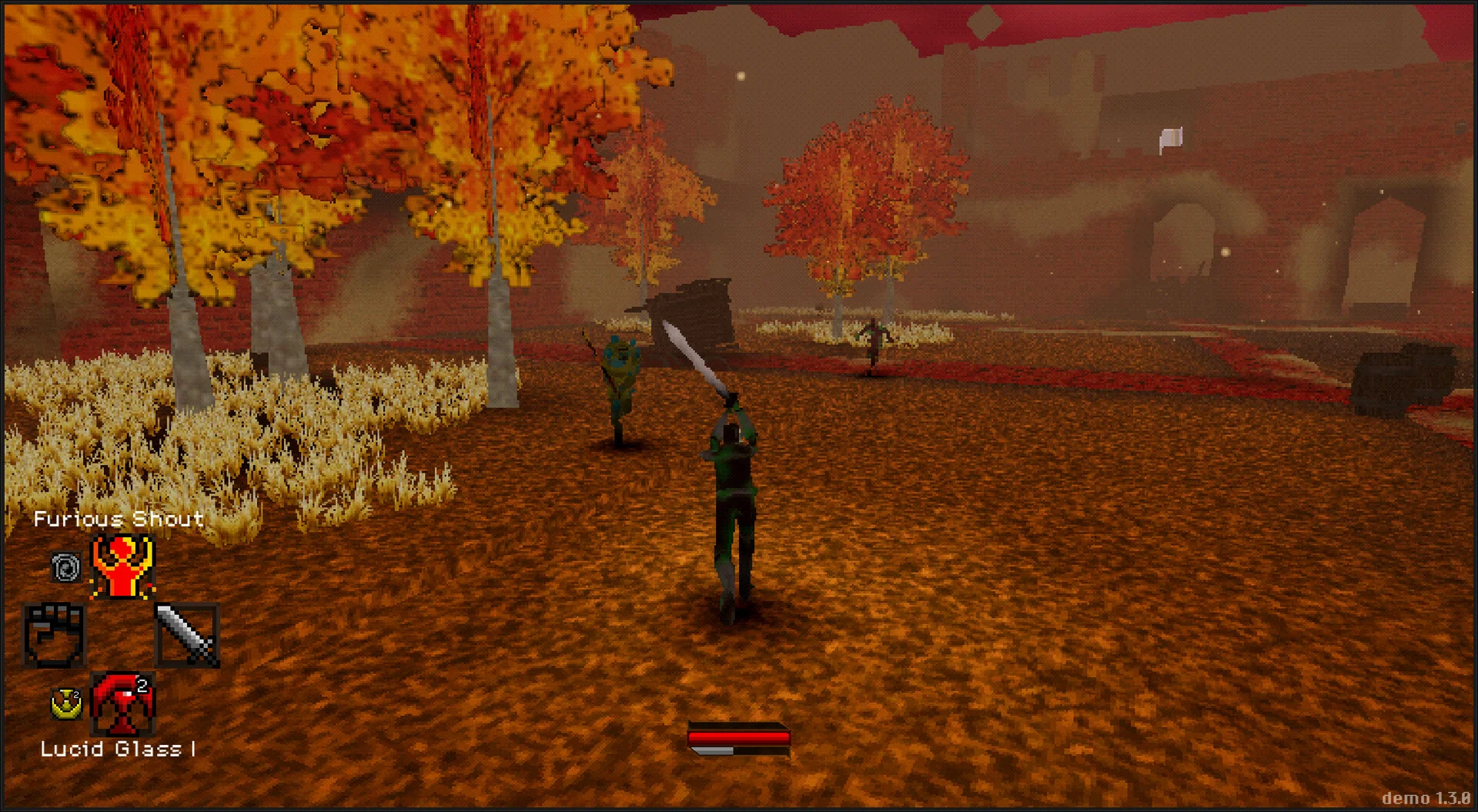Choose the steel sword weapon slot

(x=187, y=636)
